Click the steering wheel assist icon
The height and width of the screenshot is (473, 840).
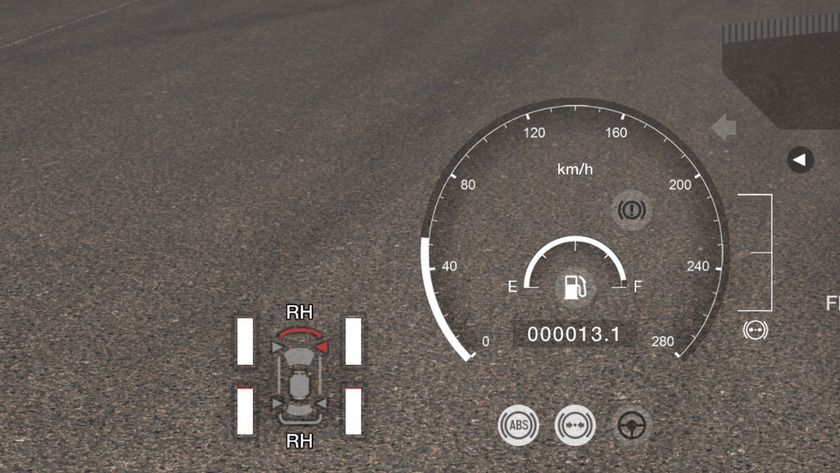[x=631, y=426]
